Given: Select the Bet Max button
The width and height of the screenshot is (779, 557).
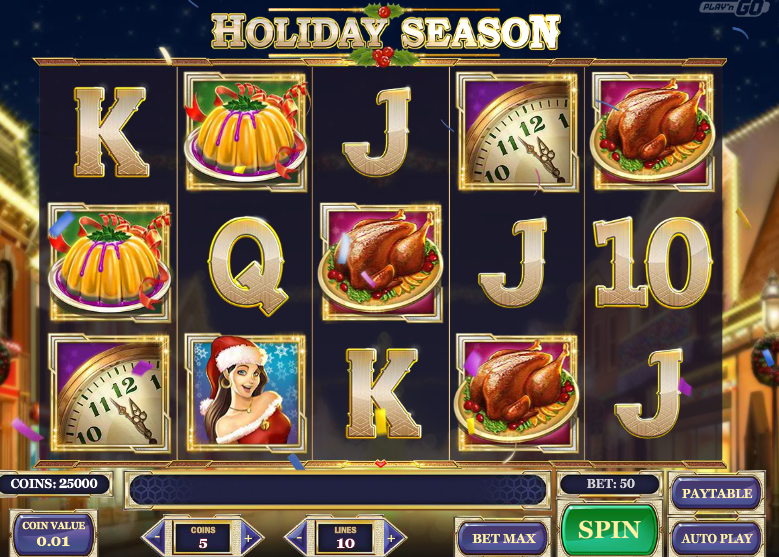Looking at the screenshot, I should (x=503, y=538).
